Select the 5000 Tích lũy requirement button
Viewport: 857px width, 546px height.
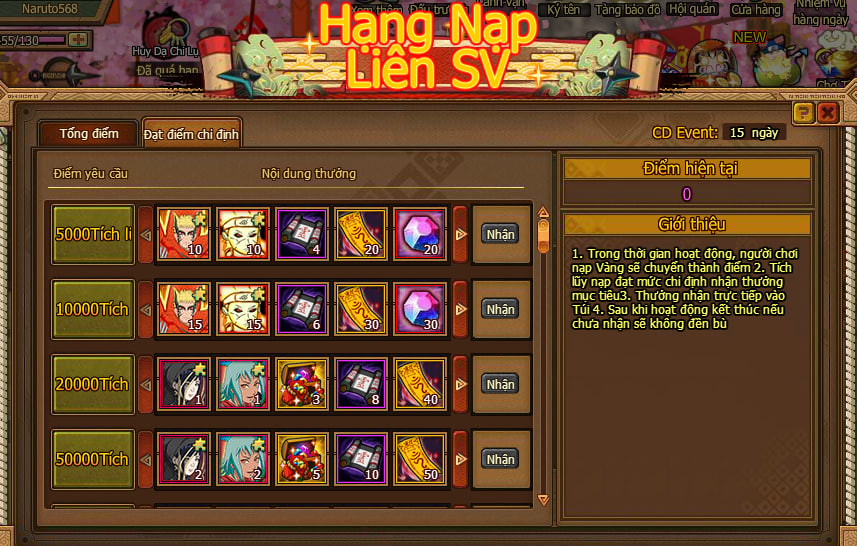click(93, 234)
